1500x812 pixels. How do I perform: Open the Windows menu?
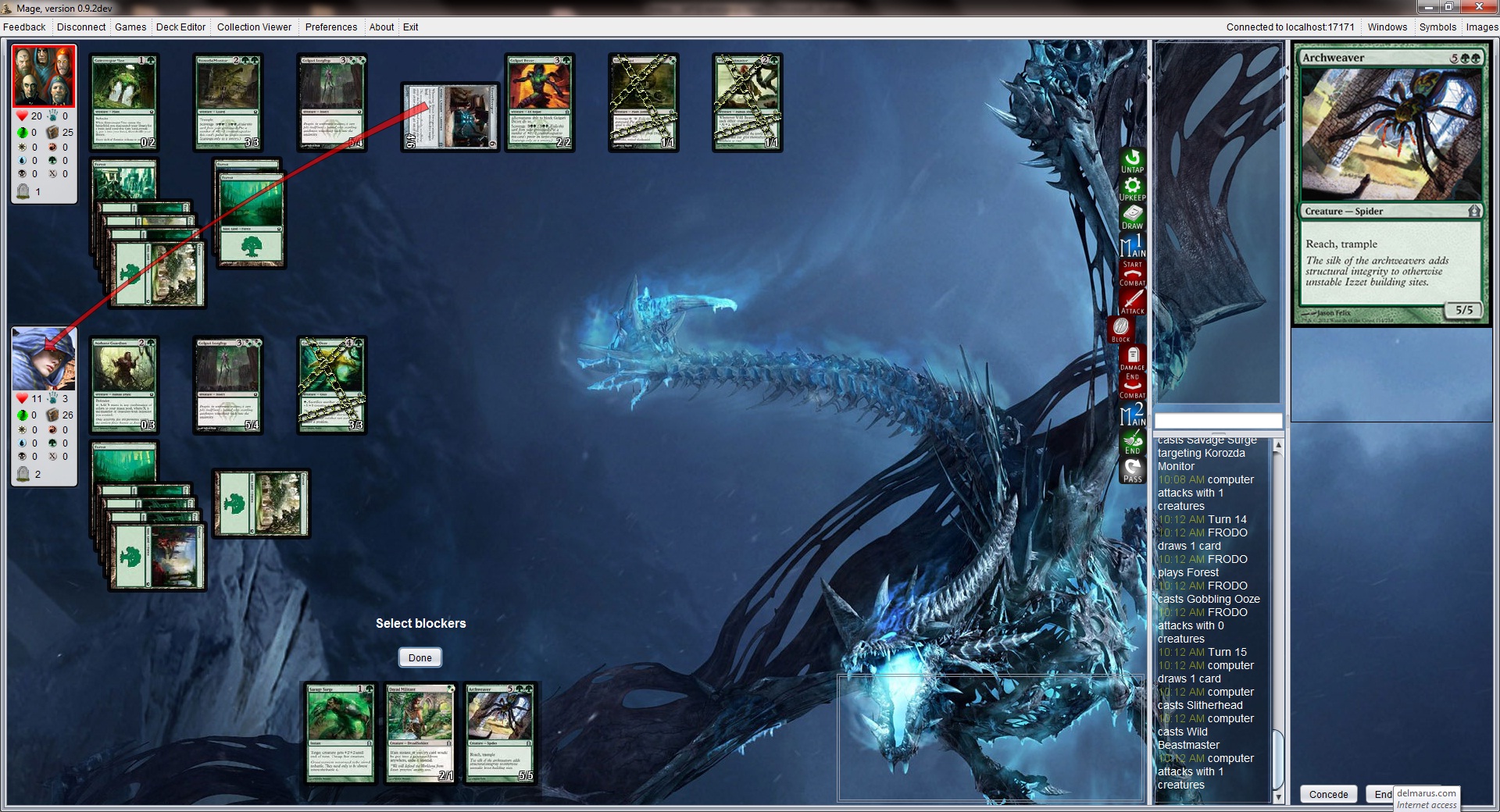(1387, 27)
